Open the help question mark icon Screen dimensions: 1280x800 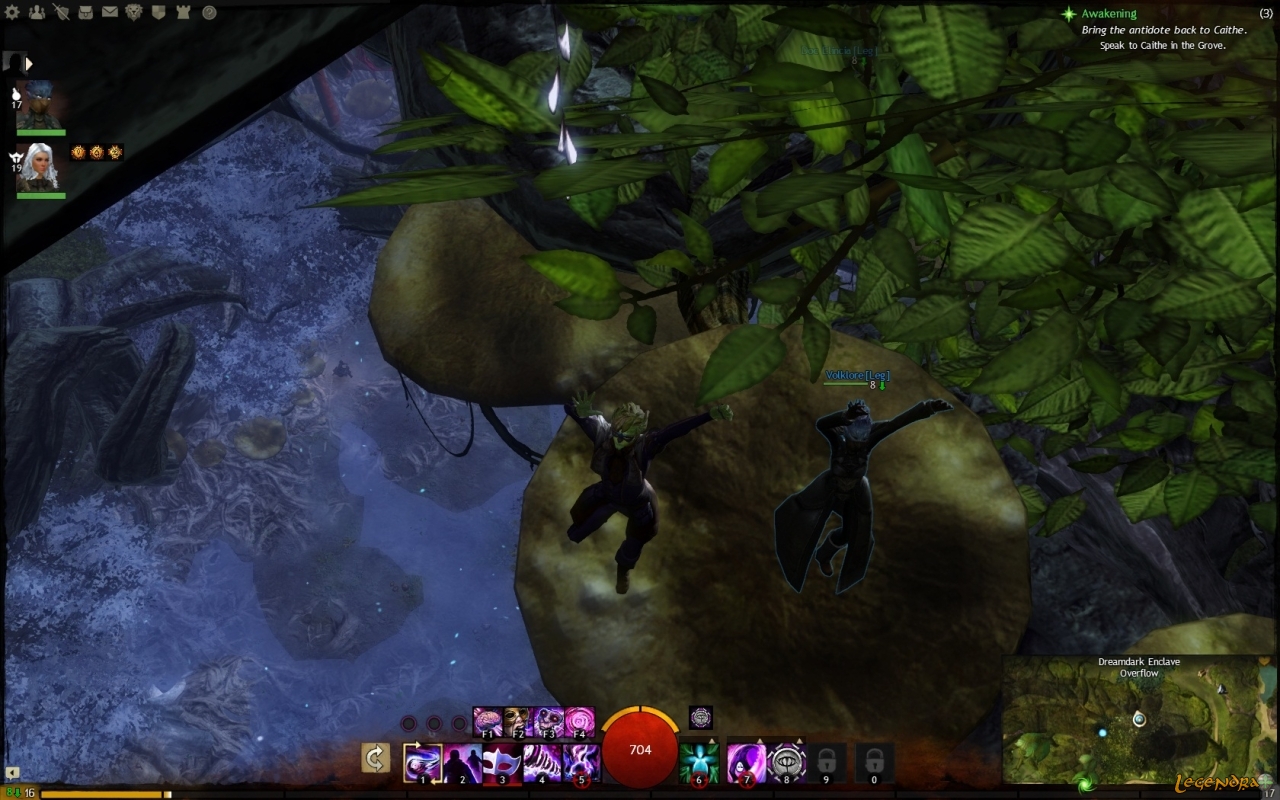pyautogui.click(x=209, y=12)
